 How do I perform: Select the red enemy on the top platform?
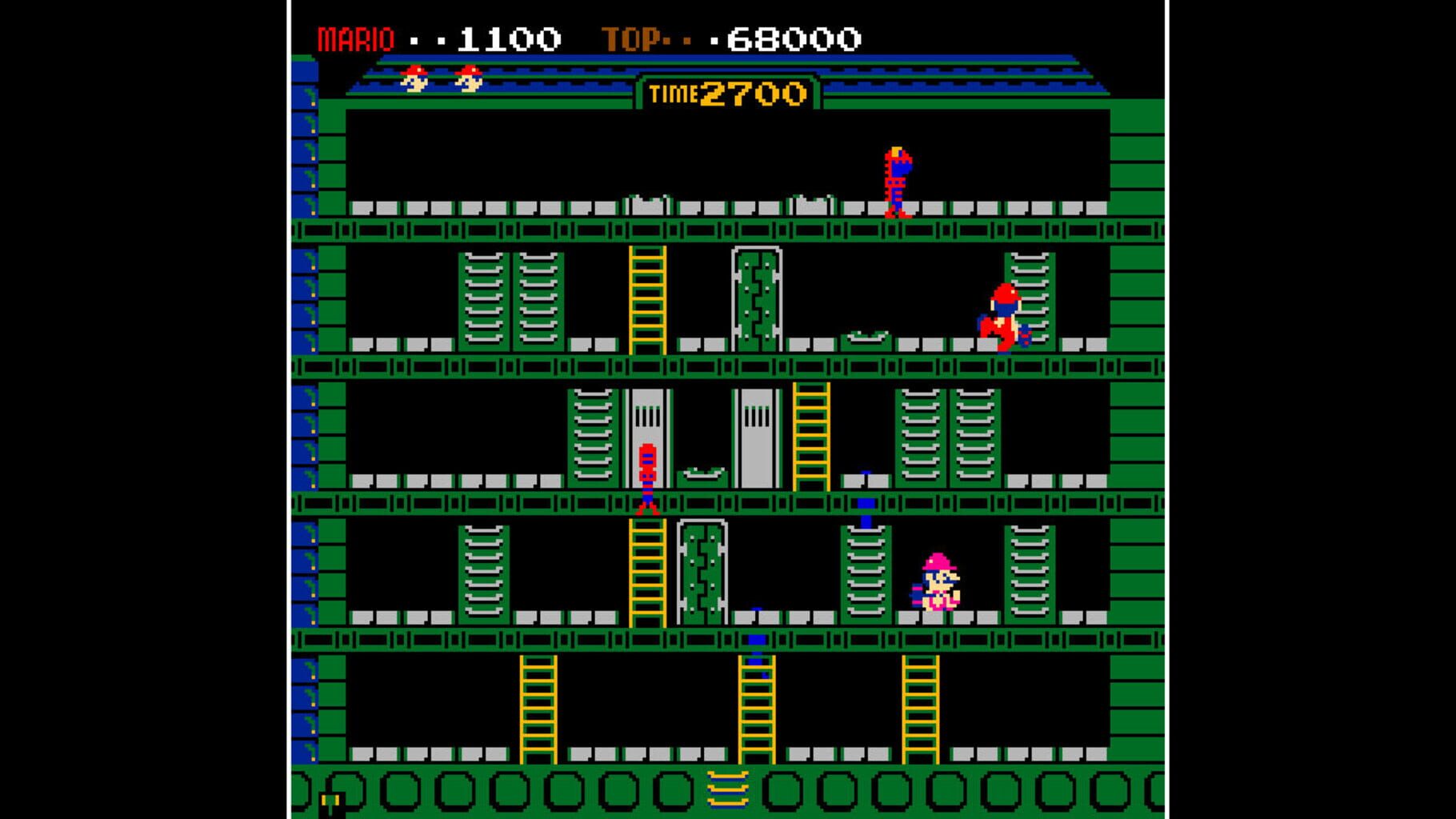(898, 180)
